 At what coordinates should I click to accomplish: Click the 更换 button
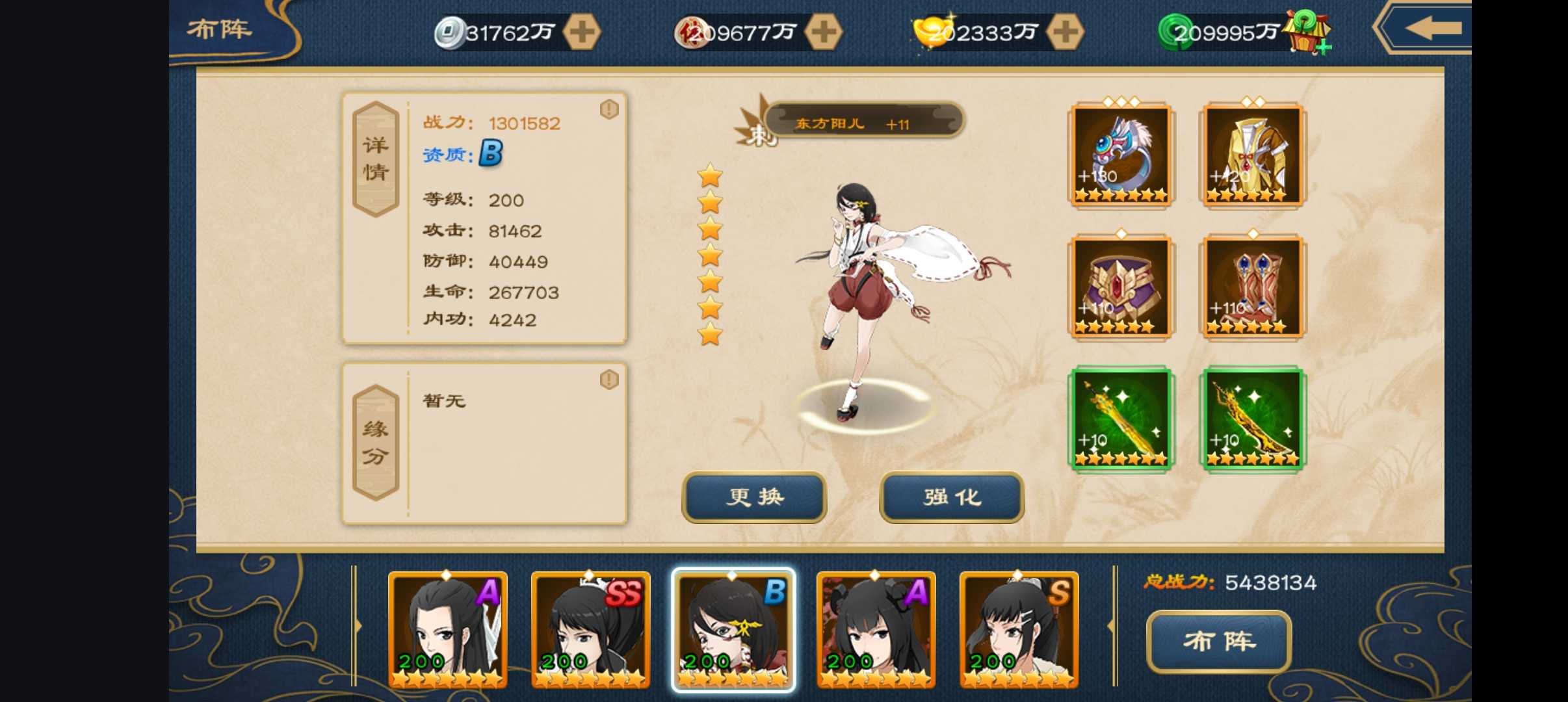pyautogui.click(x=754, y=497)
